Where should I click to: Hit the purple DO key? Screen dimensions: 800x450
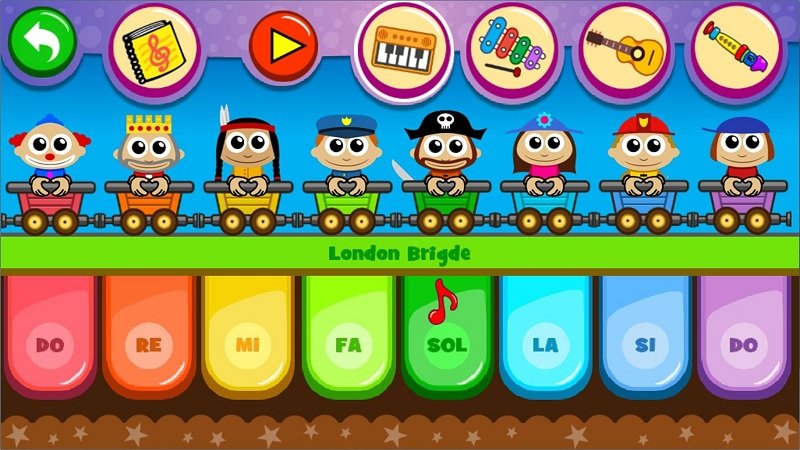(x=744, y=340)
